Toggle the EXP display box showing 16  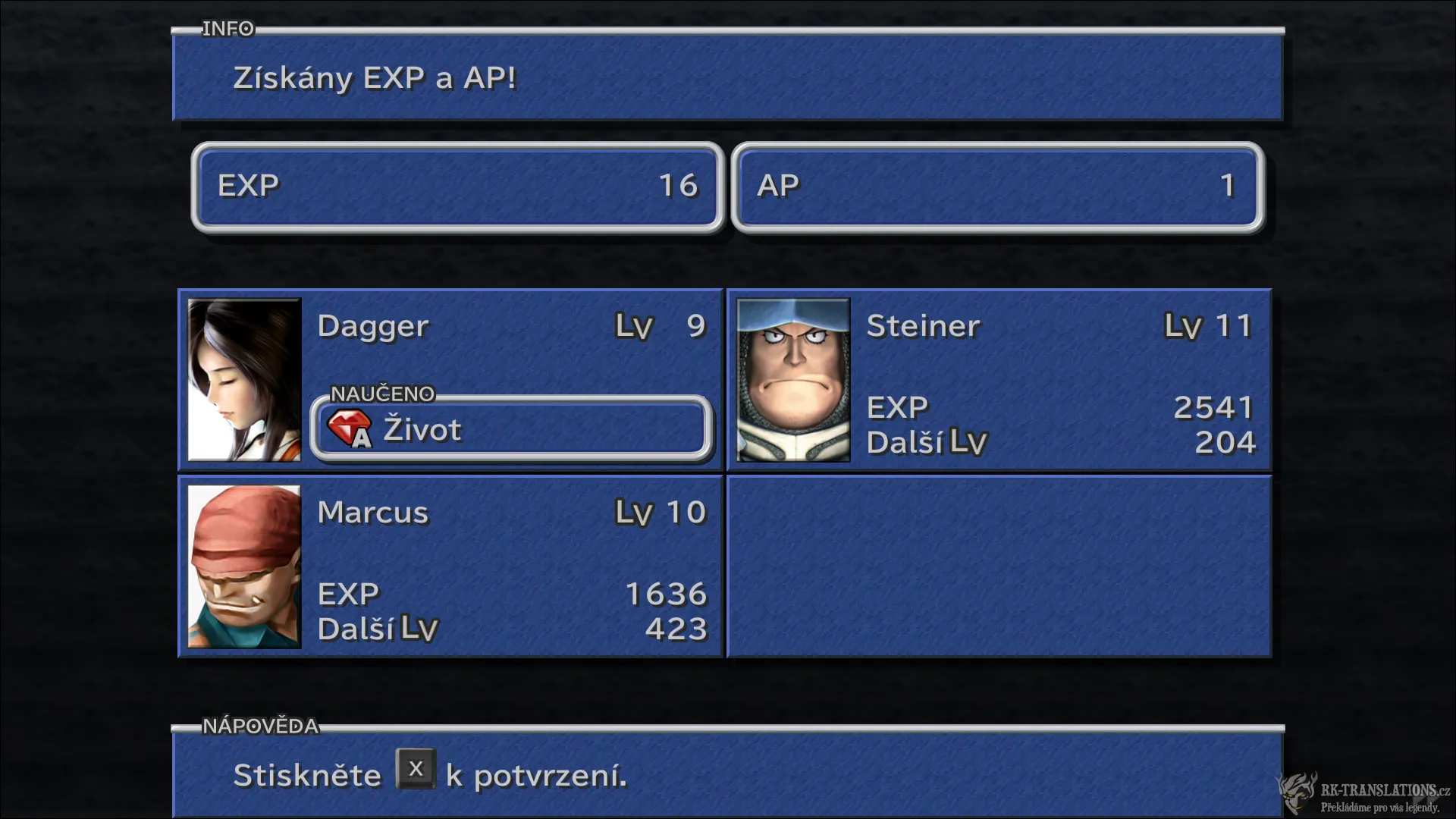(x=457, y=187)
